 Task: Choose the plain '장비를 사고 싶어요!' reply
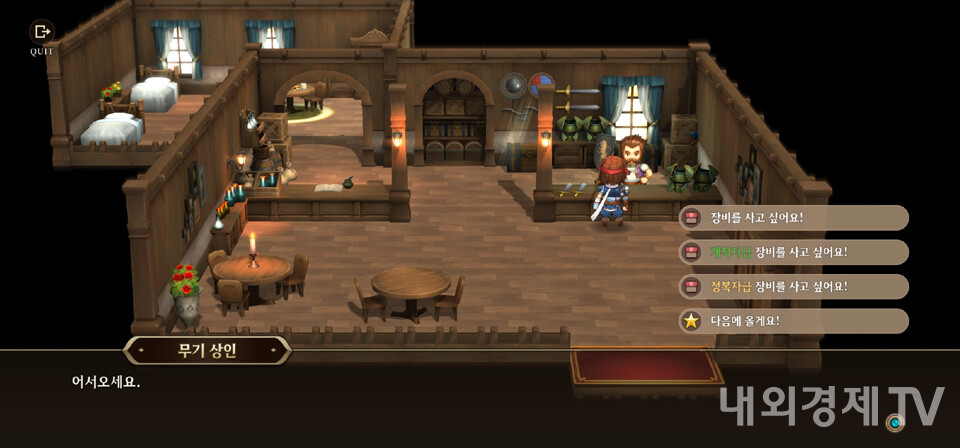point(793,218)
